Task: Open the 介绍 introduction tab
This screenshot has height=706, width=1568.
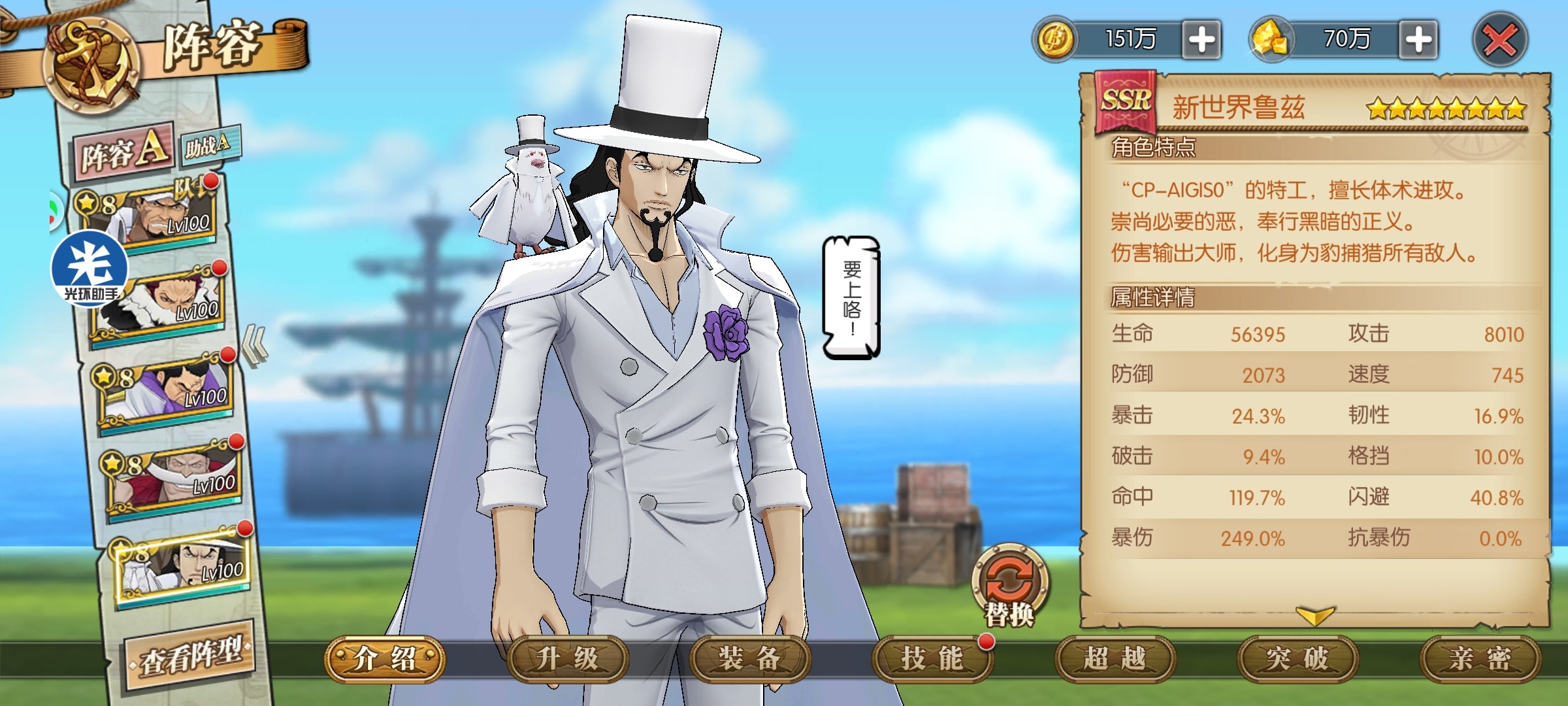Action: (x=385, y=659)
